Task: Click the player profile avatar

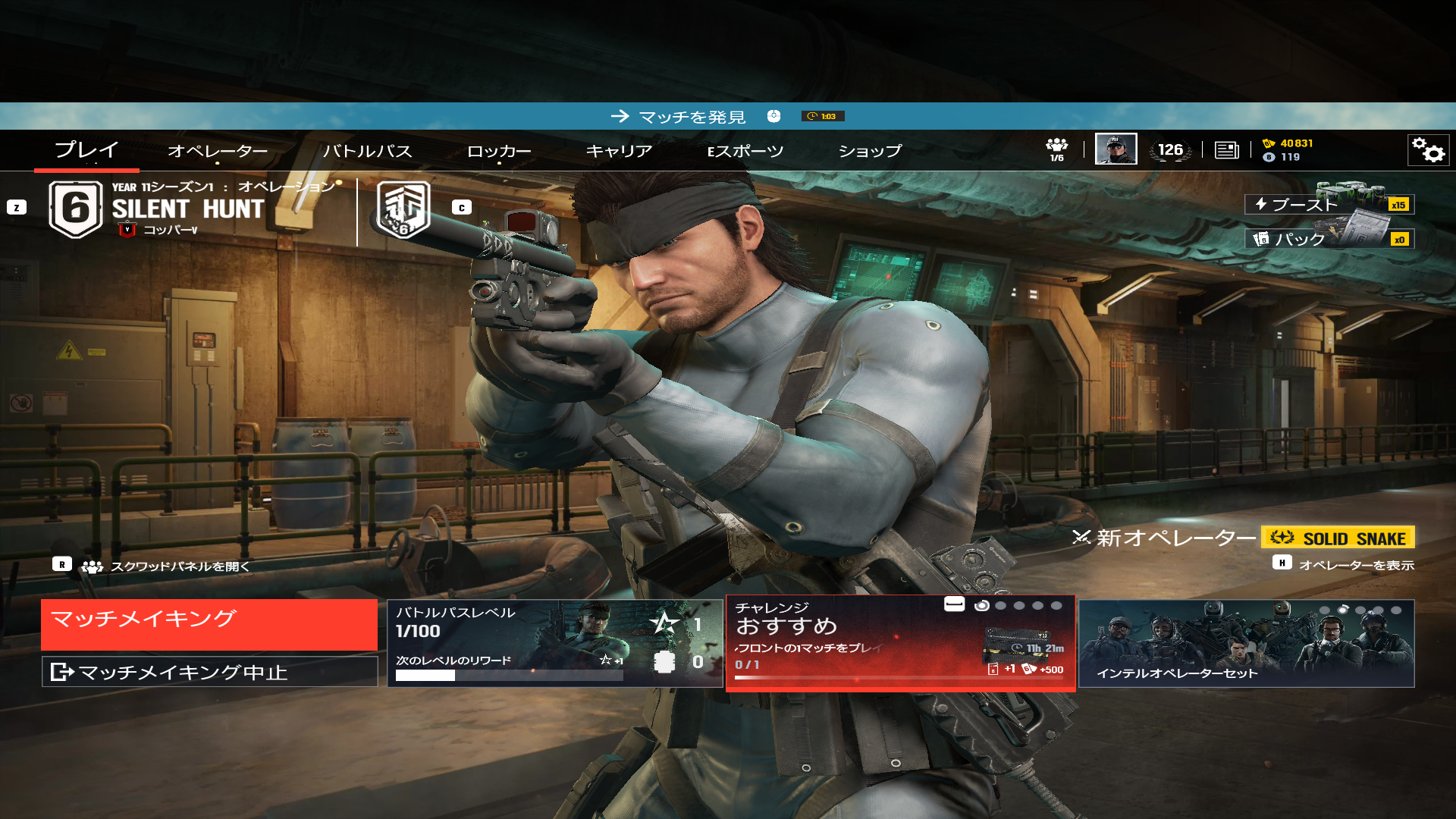Action: pos(1116,149)
